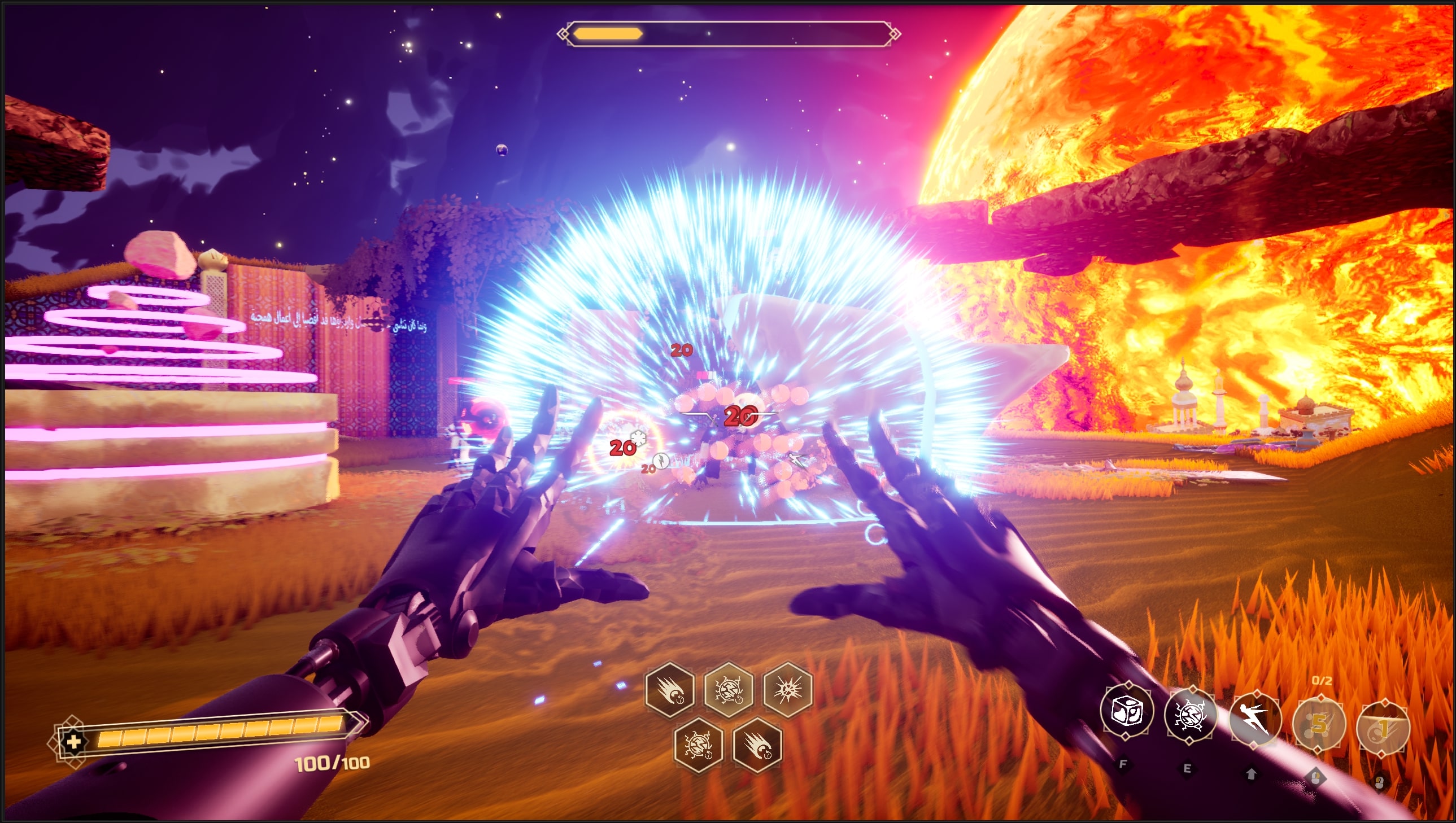Click the starburst explosion hexagon icon

pos(788,689)
